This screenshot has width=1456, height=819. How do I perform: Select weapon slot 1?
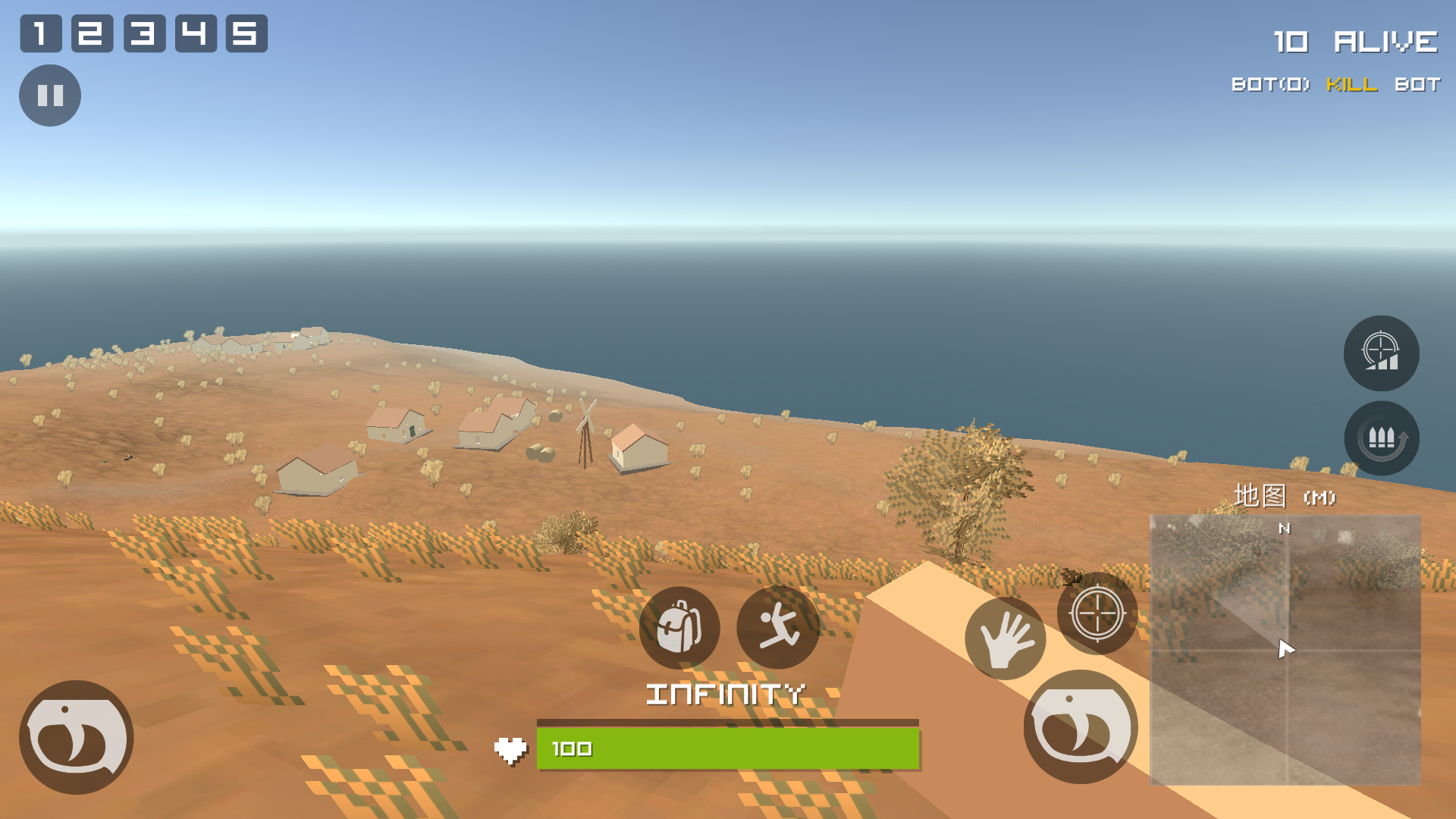tap(41, 33)
